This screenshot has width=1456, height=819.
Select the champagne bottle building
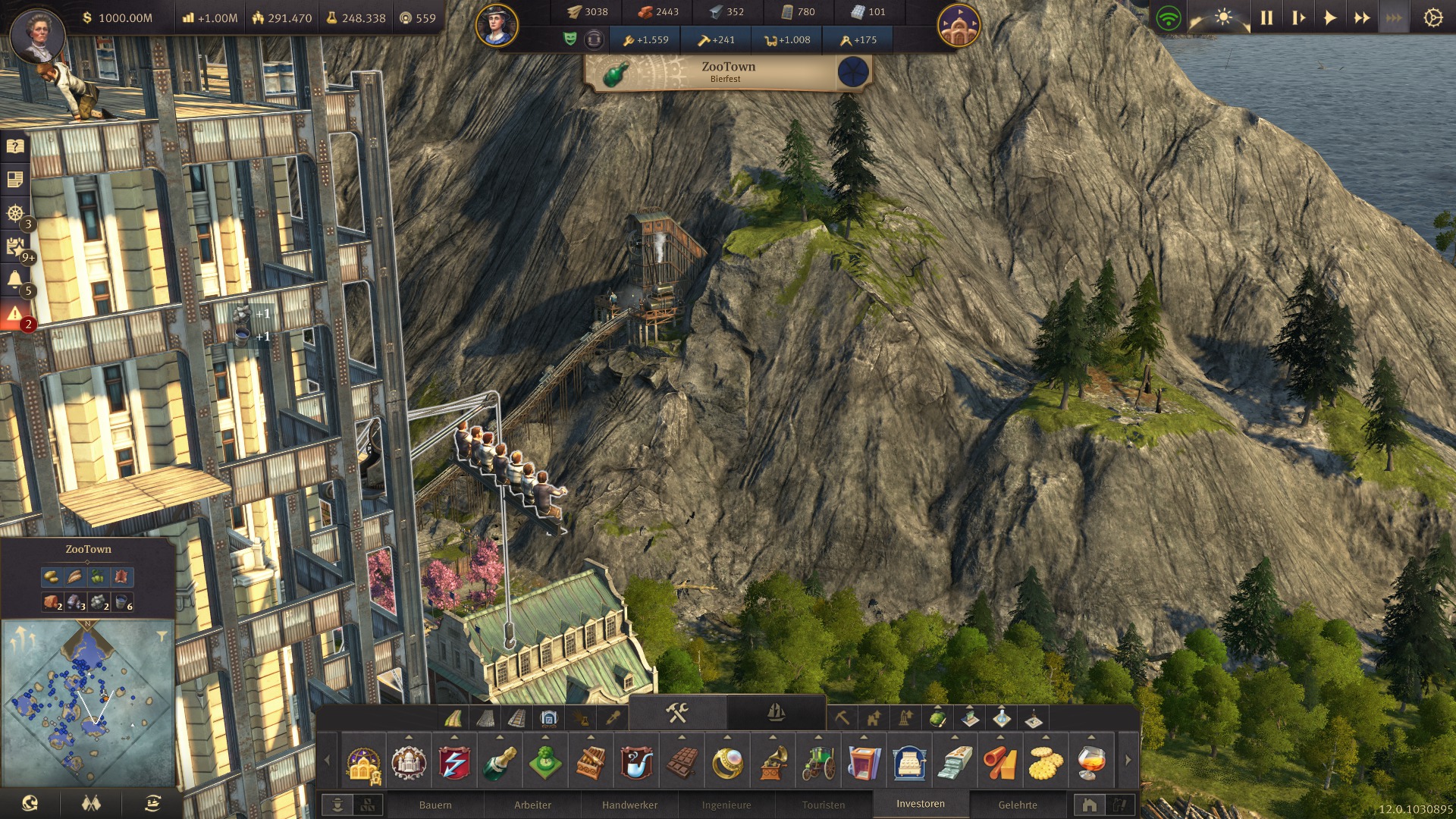pyautogui.click(x=500, y=762)
